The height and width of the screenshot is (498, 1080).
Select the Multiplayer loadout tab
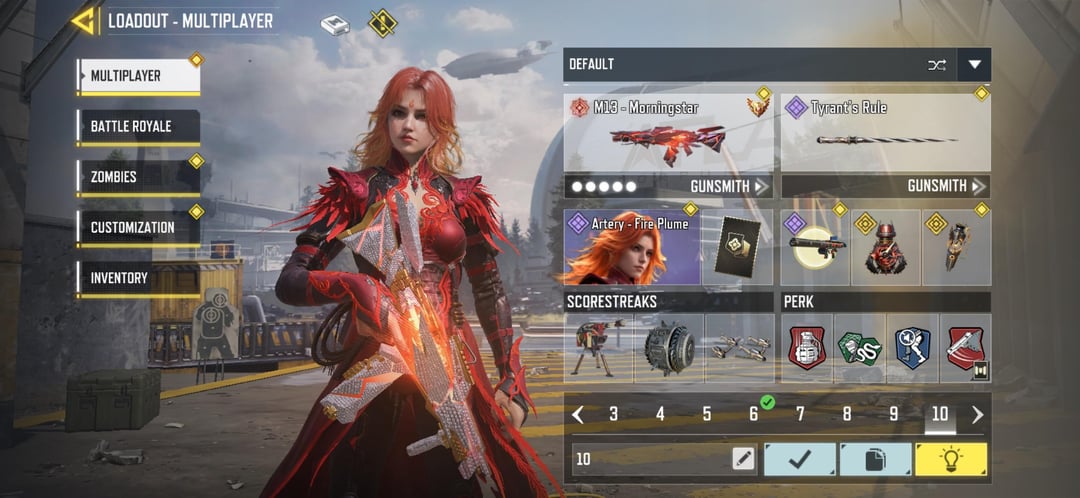pos(138,76)
